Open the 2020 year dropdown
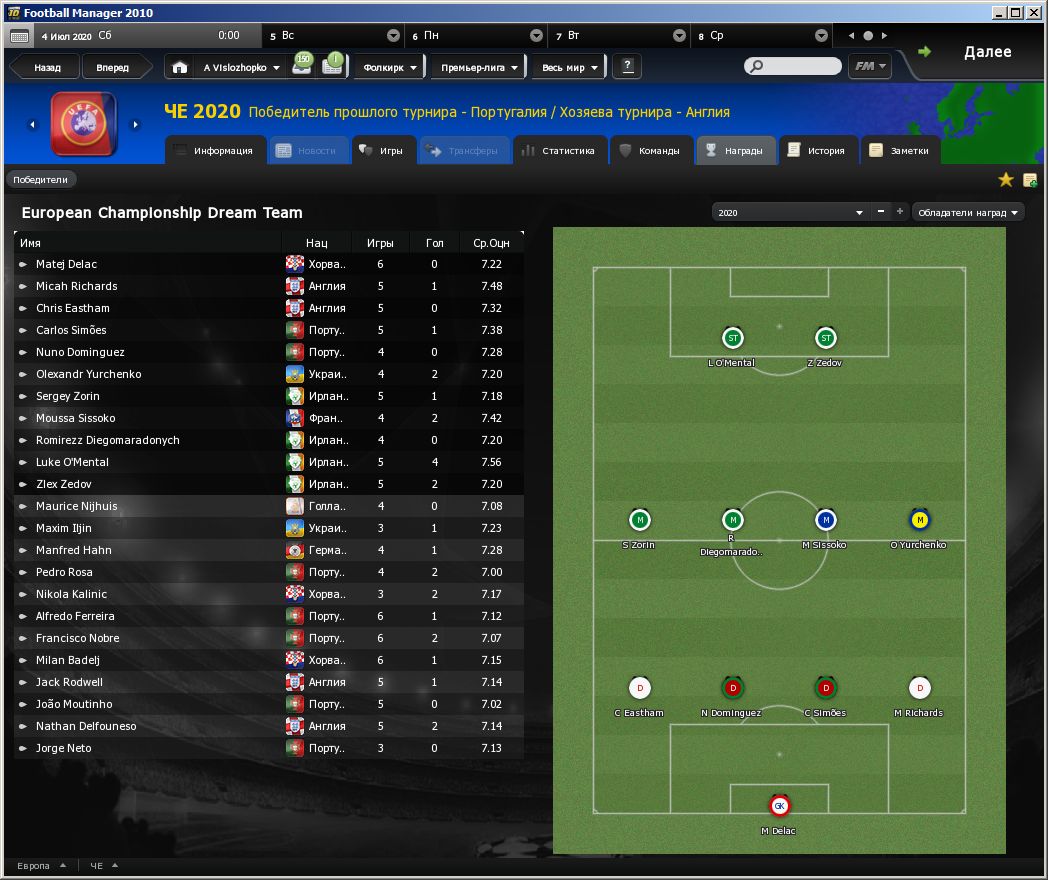Viewport: 1048px width, 880px height. click(789, 213)
